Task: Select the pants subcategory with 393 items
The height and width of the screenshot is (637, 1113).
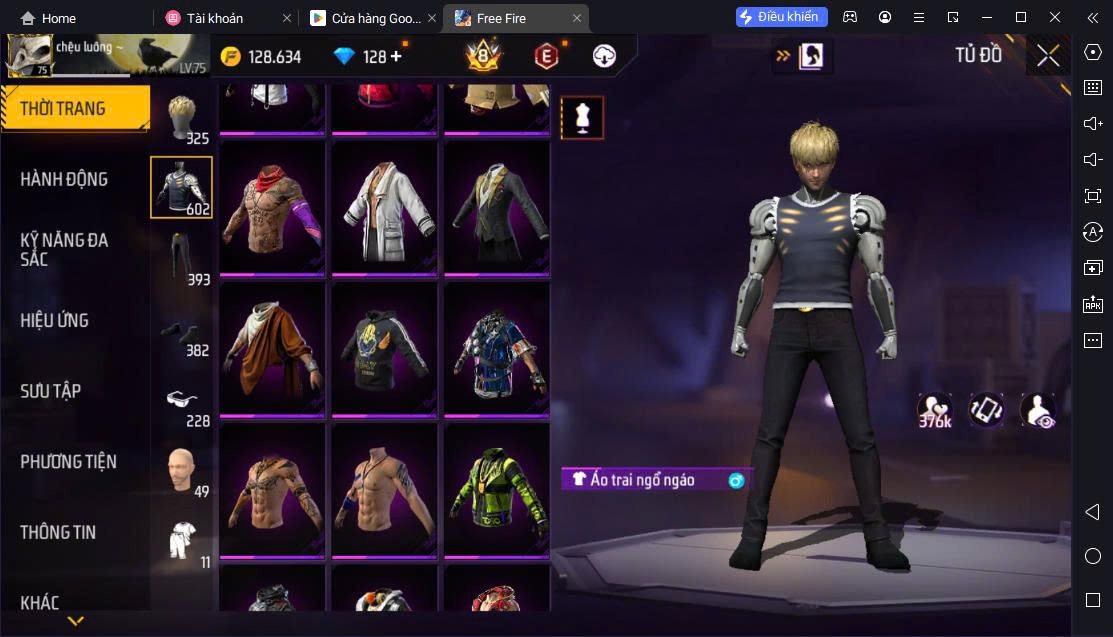Action: pyautogui.click(x=182, y=258)
